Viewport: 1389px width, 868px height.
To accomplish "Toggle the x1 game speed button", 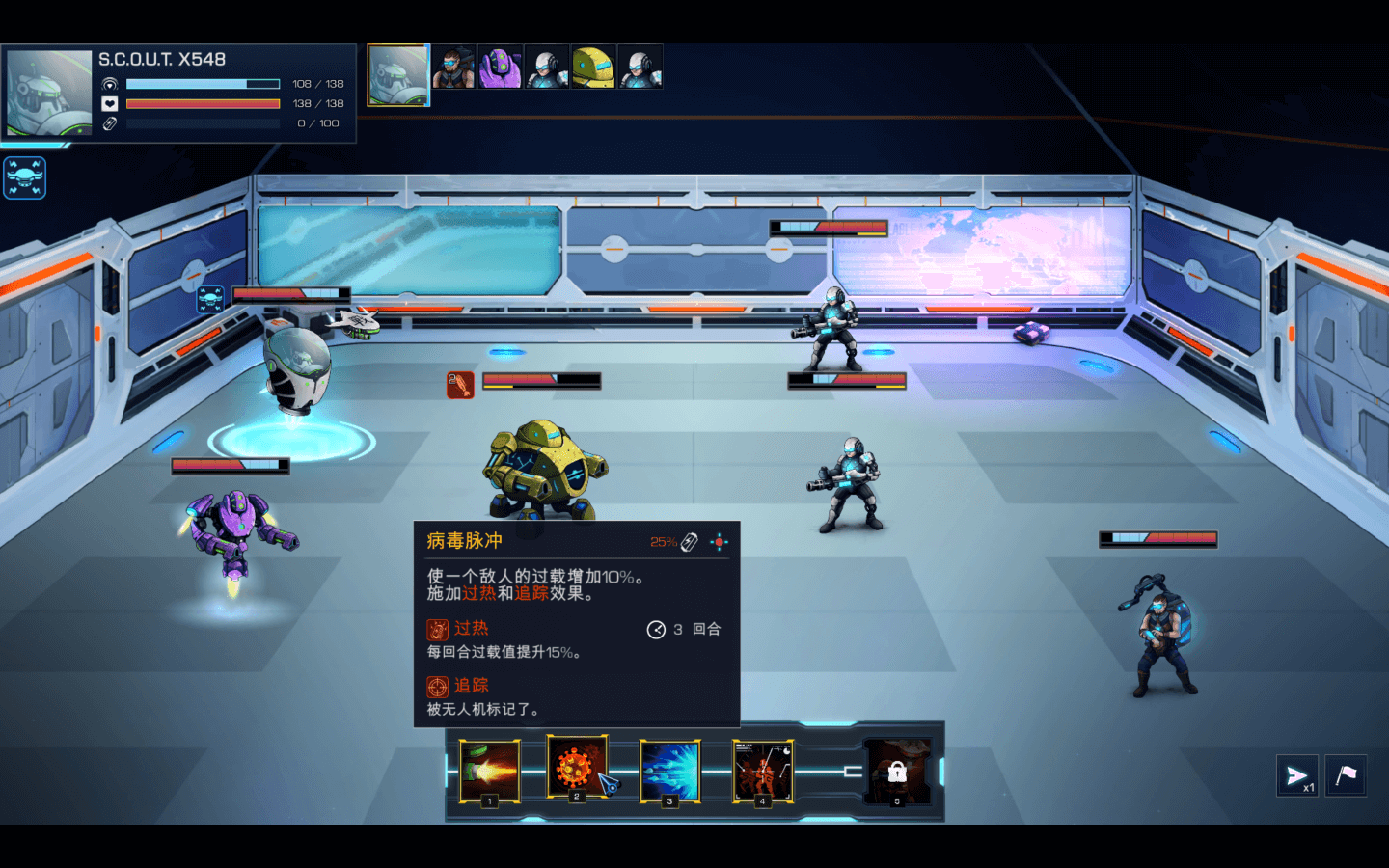I will click(1297, 776).
